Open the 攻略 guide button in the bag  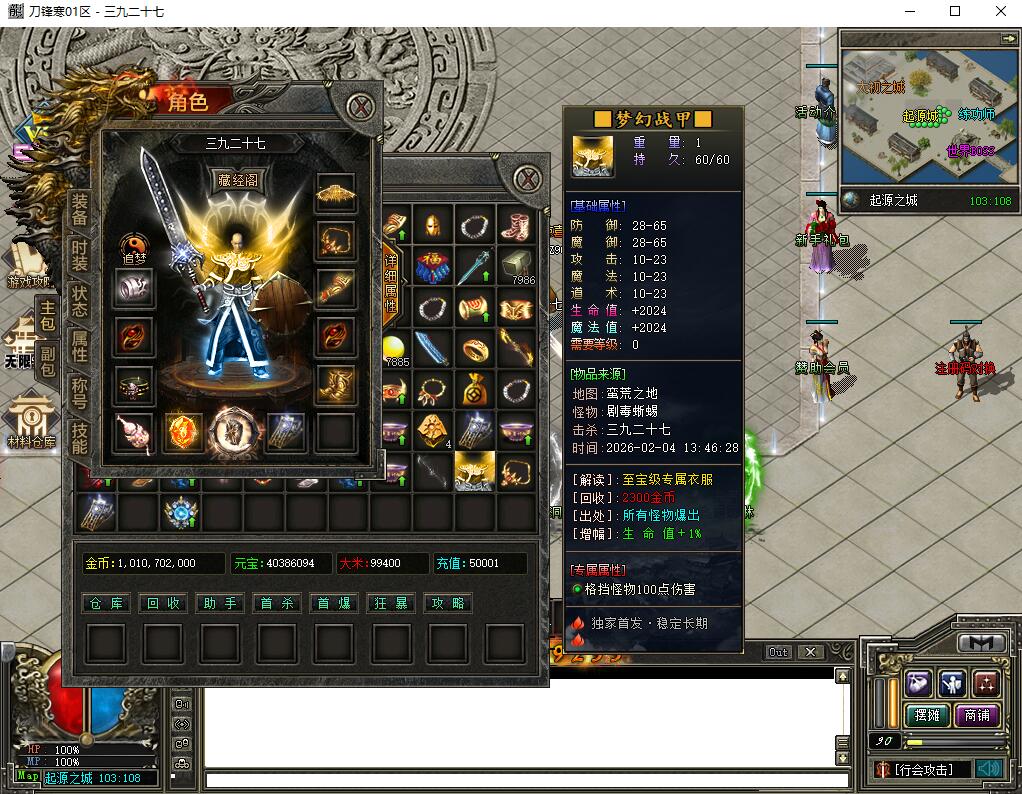(x=448, y=603)
